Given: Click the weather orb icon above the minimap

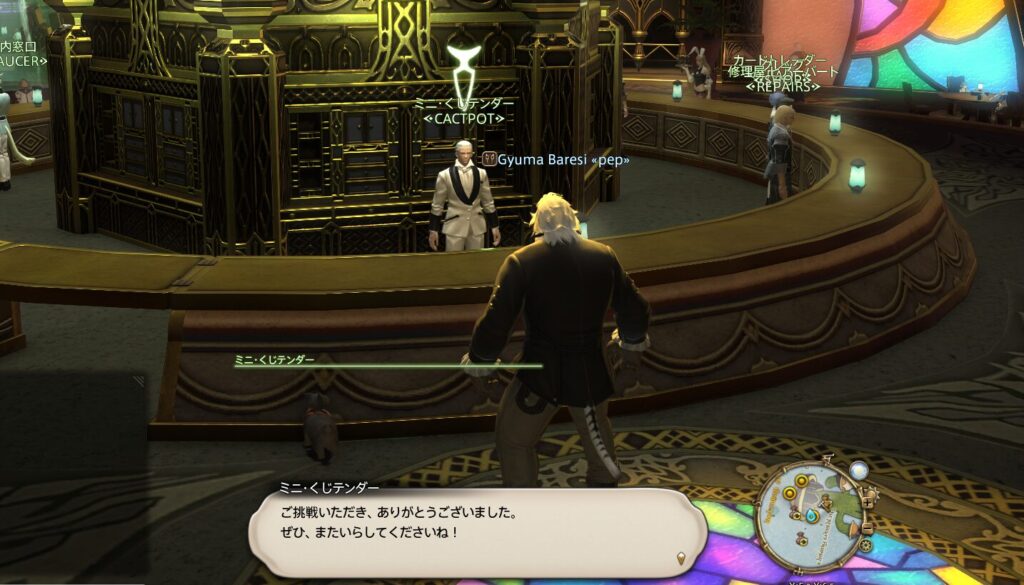Looking at the screenshot, I should (x=858, y=469).
